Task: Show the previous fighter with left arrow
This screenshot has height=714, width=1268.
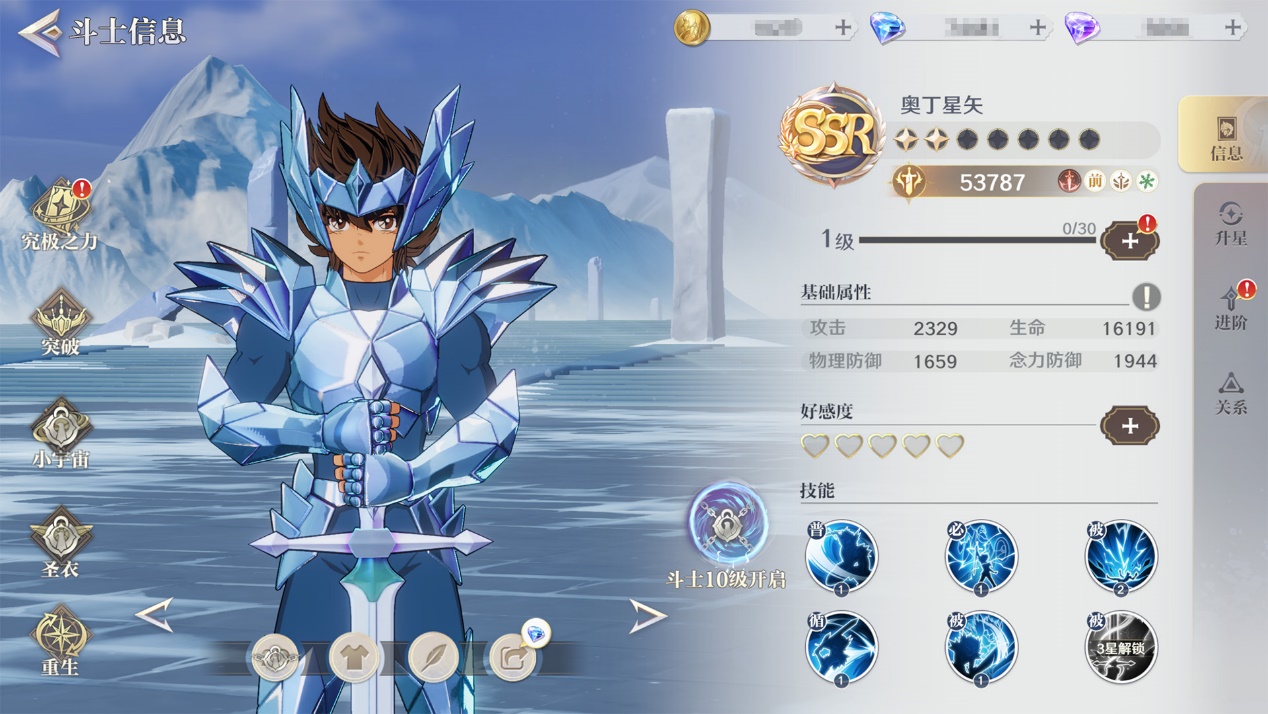Action: (155, 615)
